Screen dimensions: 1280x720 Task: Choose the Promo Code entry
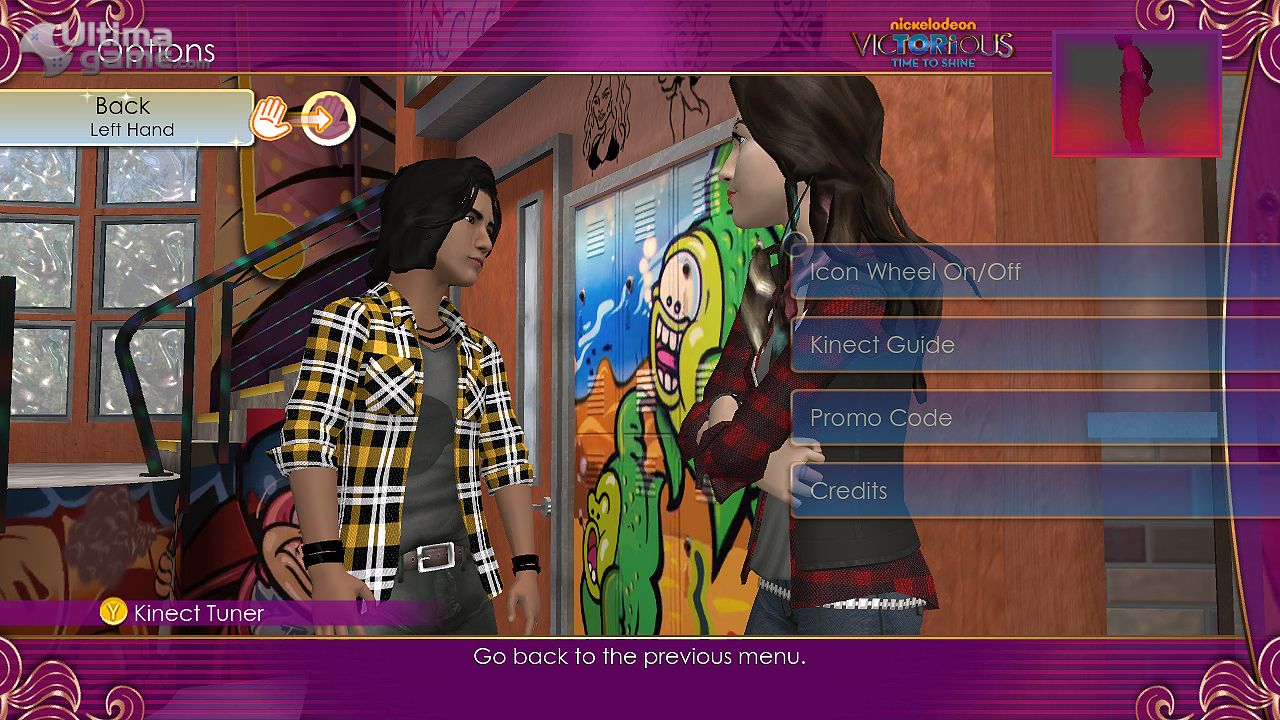pos(1010,418)
